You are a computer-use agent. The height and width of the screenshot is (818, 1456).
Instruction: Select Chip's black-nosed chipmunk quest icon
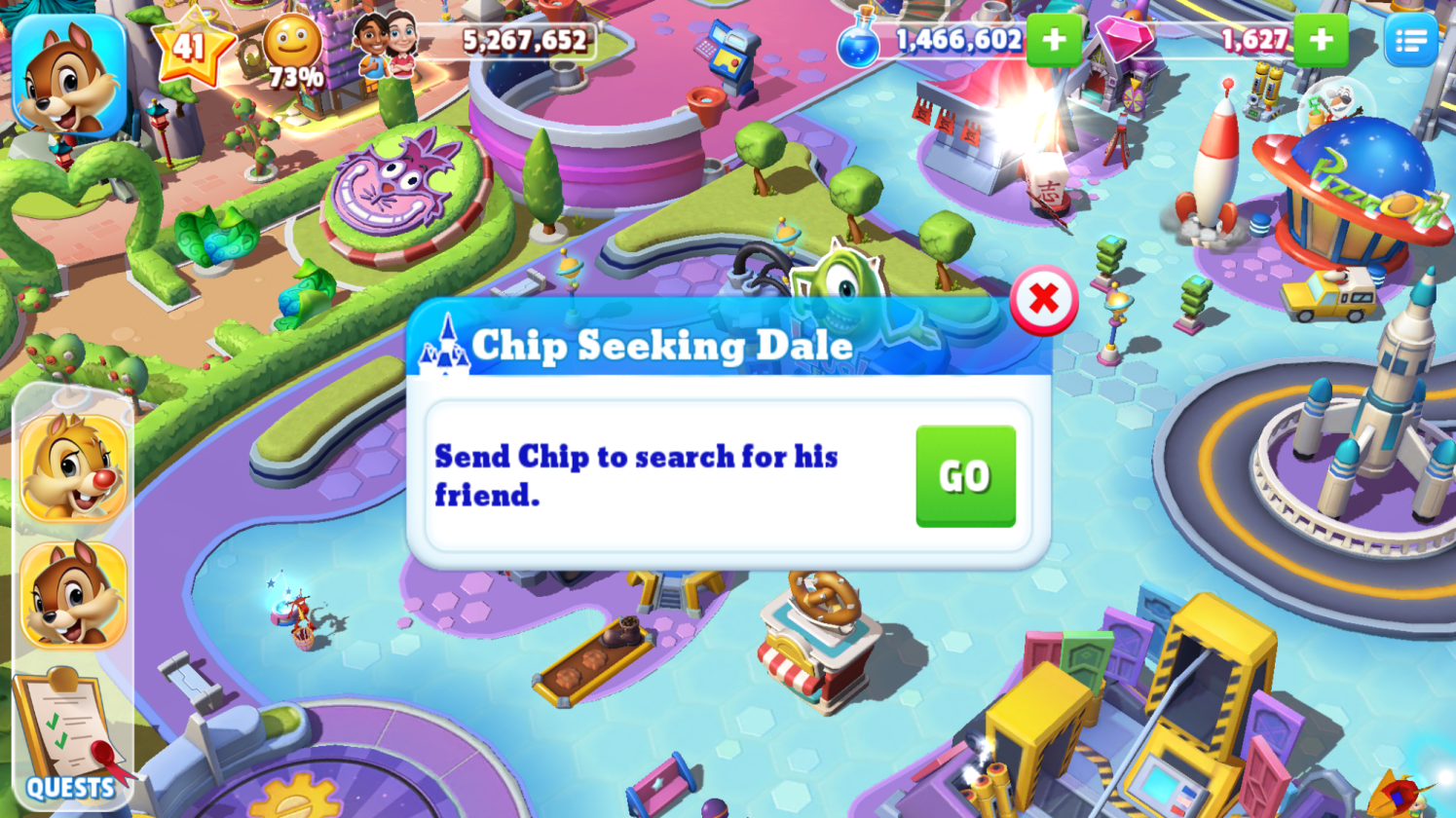pyautogui.click(x=74, y=594)
